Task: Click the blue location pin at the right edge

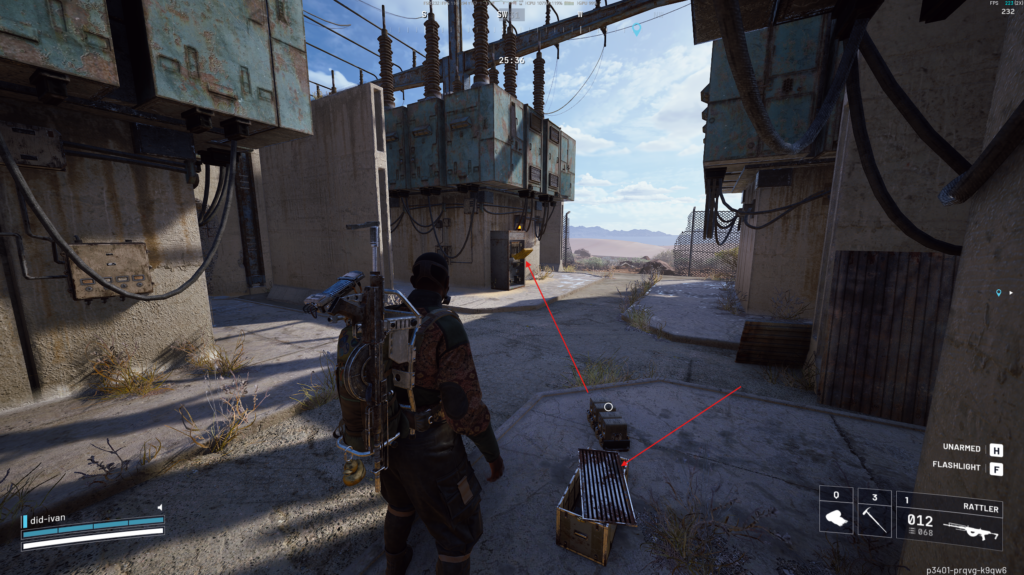Action: pyautogui.click(x=998, y=293)
